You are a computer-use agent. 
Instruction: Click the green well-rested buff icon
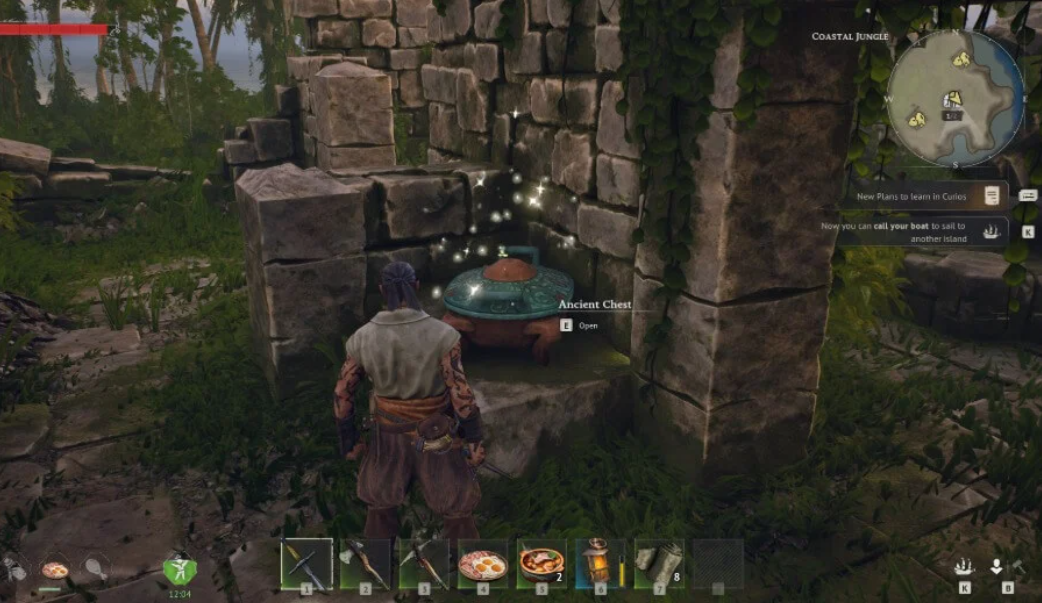coord(179,568)
